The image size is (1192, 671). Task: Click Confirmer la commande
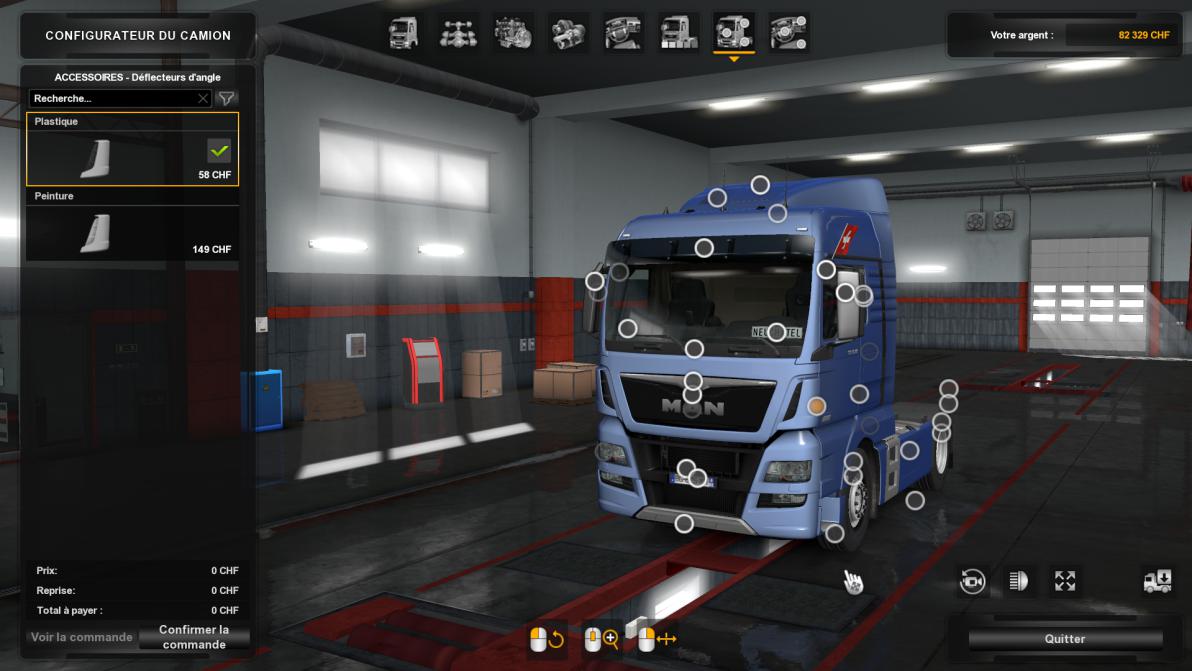[x=194, y=637]
